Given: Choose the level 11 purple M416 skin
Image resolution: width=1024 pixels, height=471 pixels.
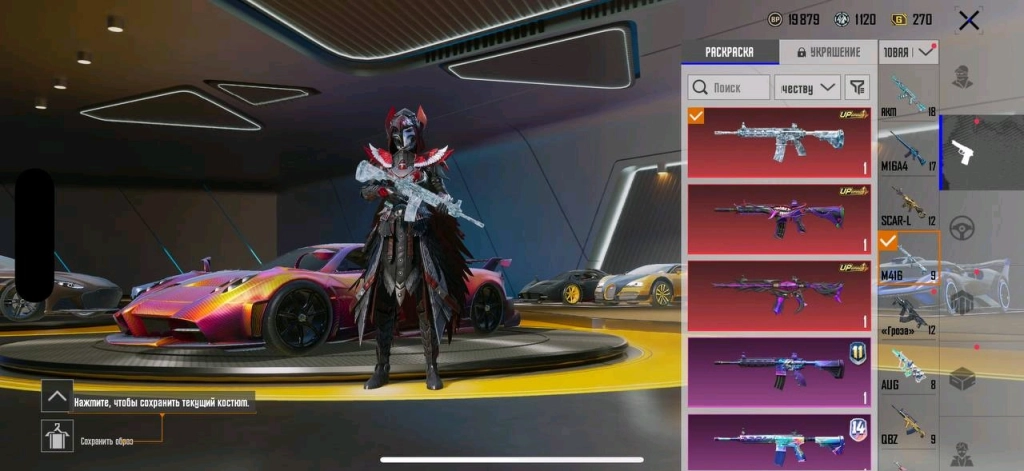Looking at the screenshot, I should [778, 371].
